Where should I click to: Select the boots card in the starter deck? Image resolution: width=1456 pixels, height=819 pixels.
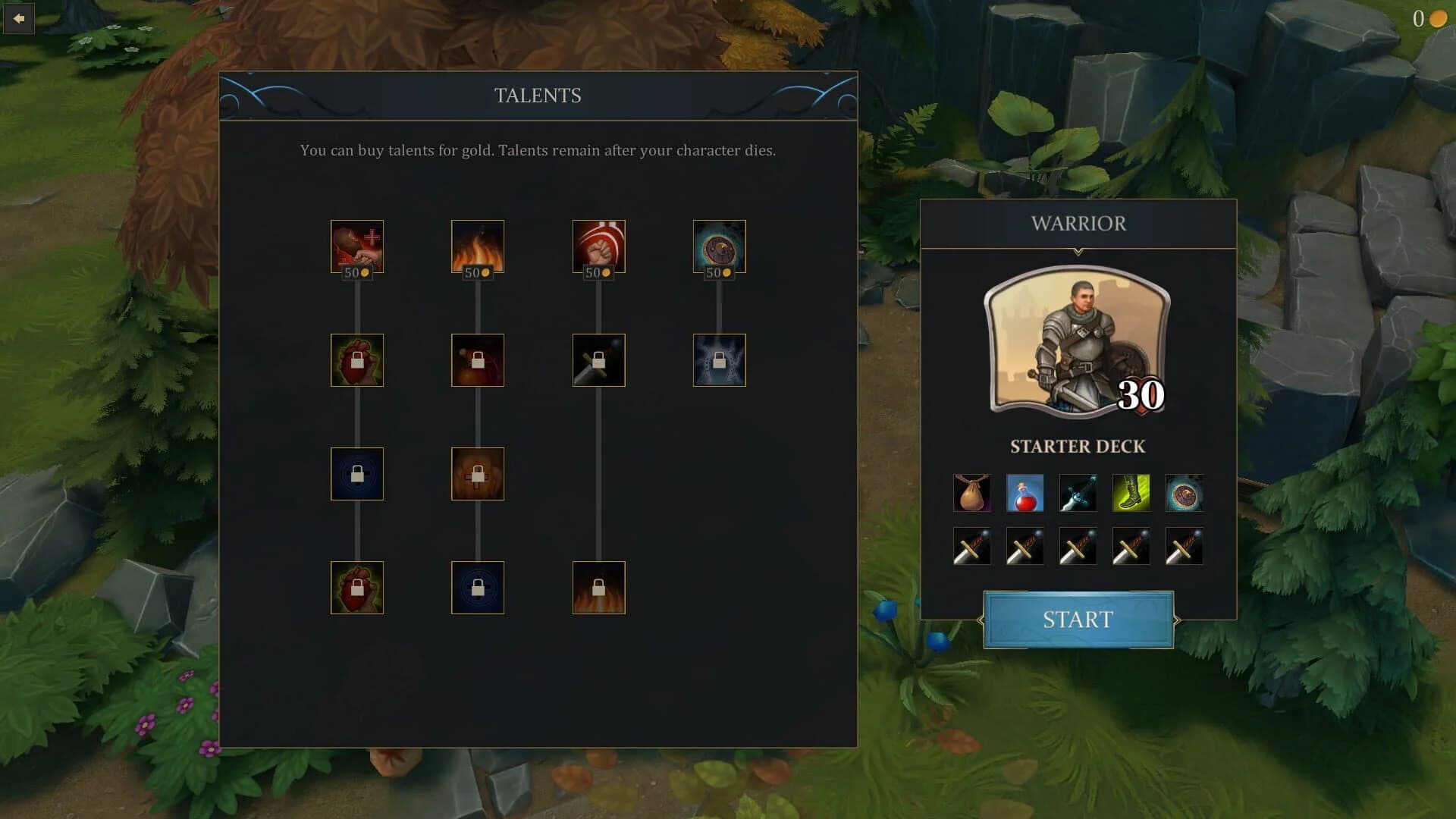[1131, 493]
